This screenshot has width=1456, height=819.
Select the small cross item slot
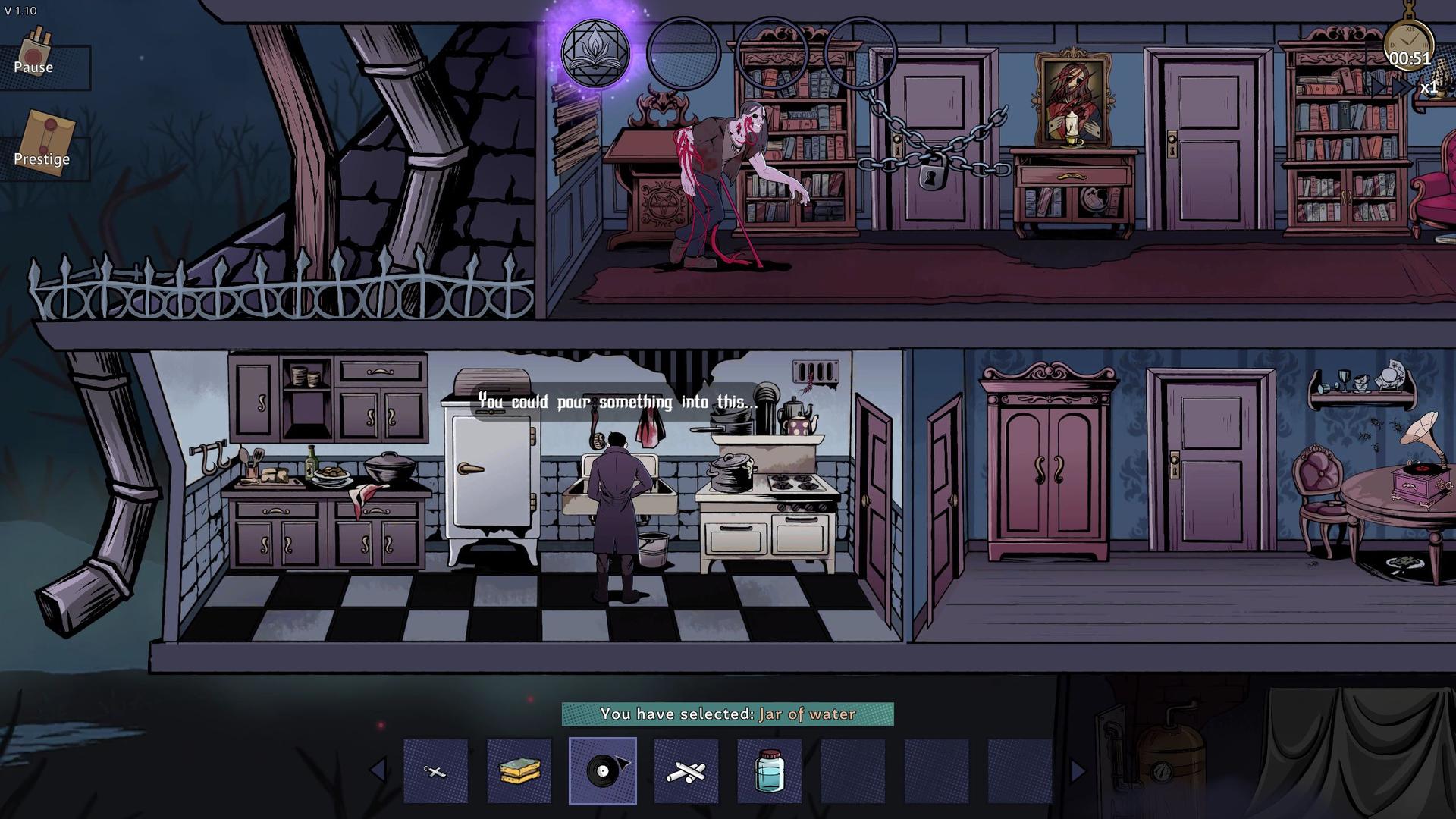pyautogui.click(x=435, y=771)
